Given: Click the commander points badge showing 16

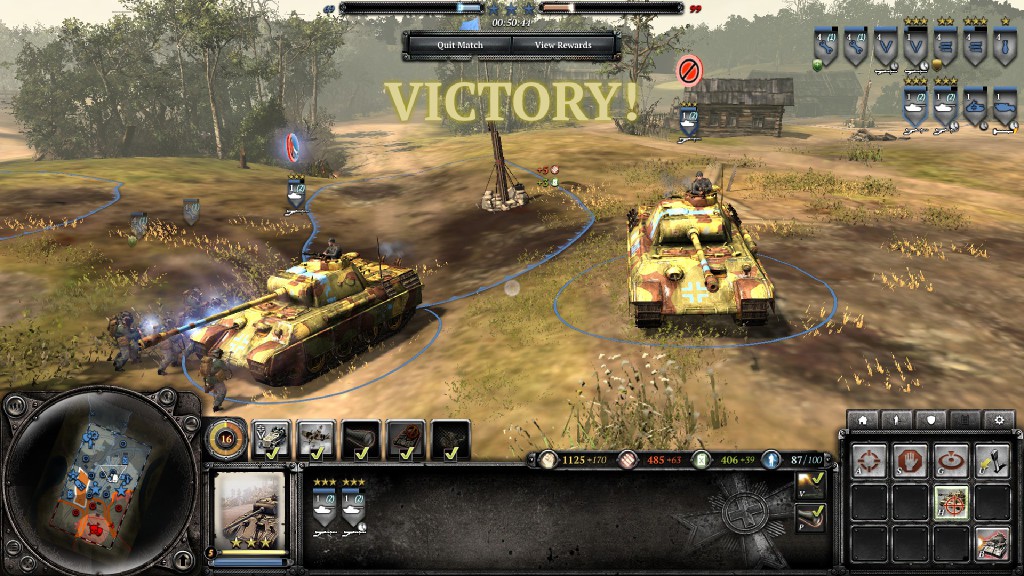Looking at the screenshot, I should click(225, 437).
